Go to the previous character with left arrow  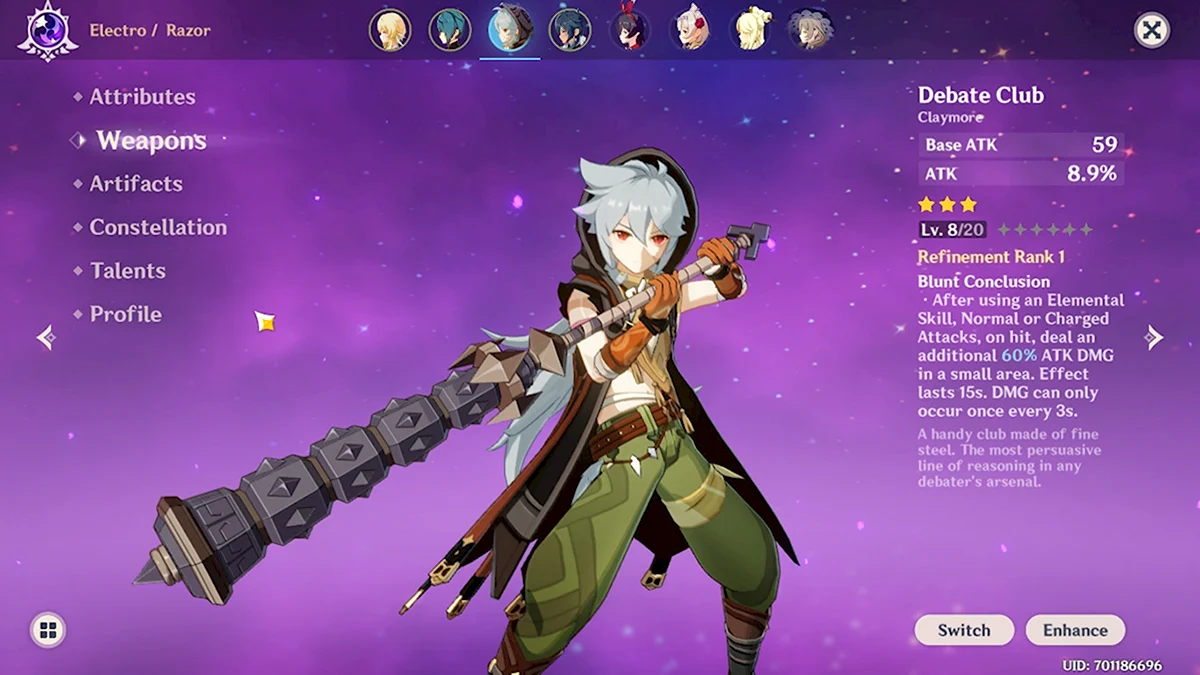click(x=45, y=338)
